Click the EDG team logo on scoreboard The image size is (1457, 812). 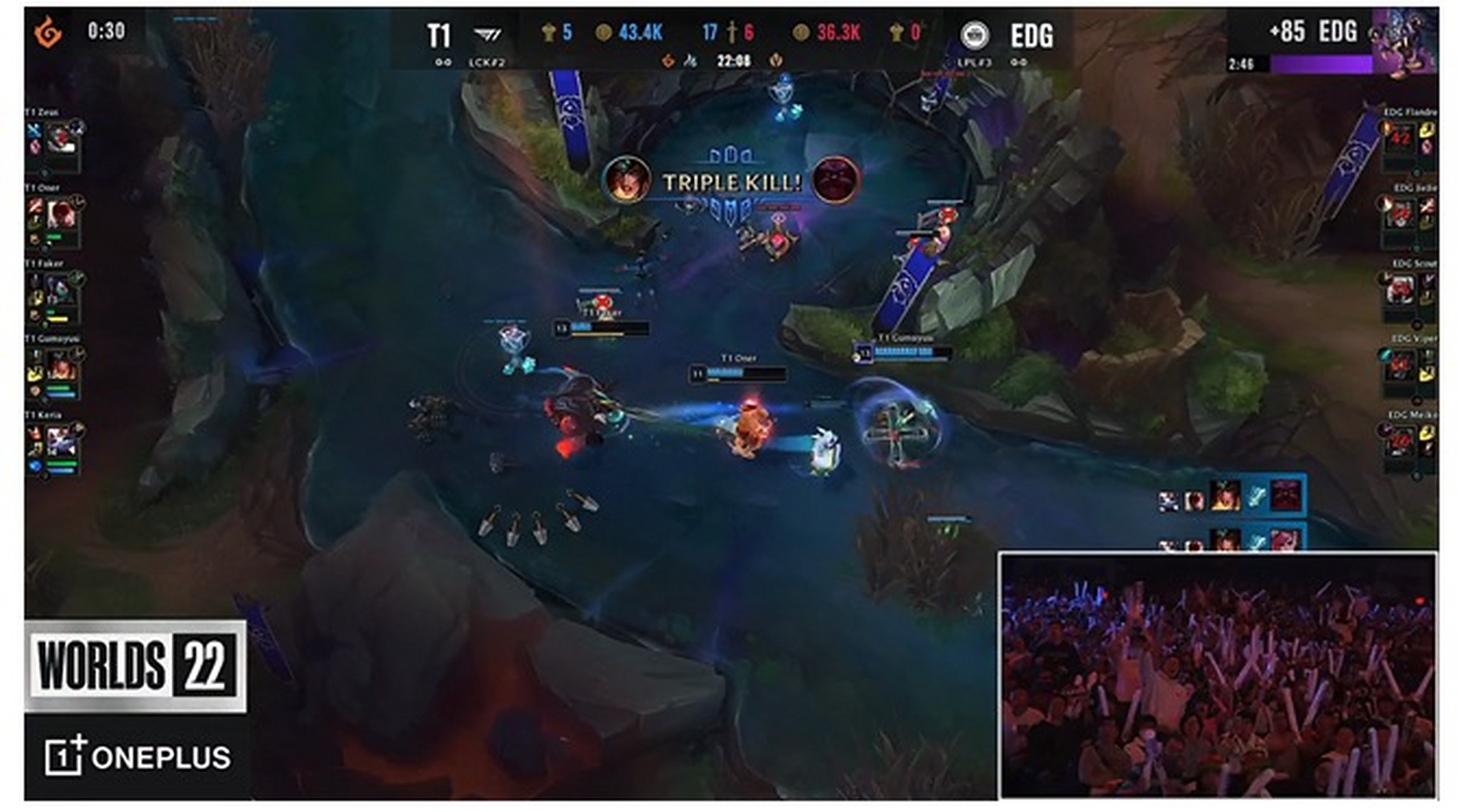(974, 35)
